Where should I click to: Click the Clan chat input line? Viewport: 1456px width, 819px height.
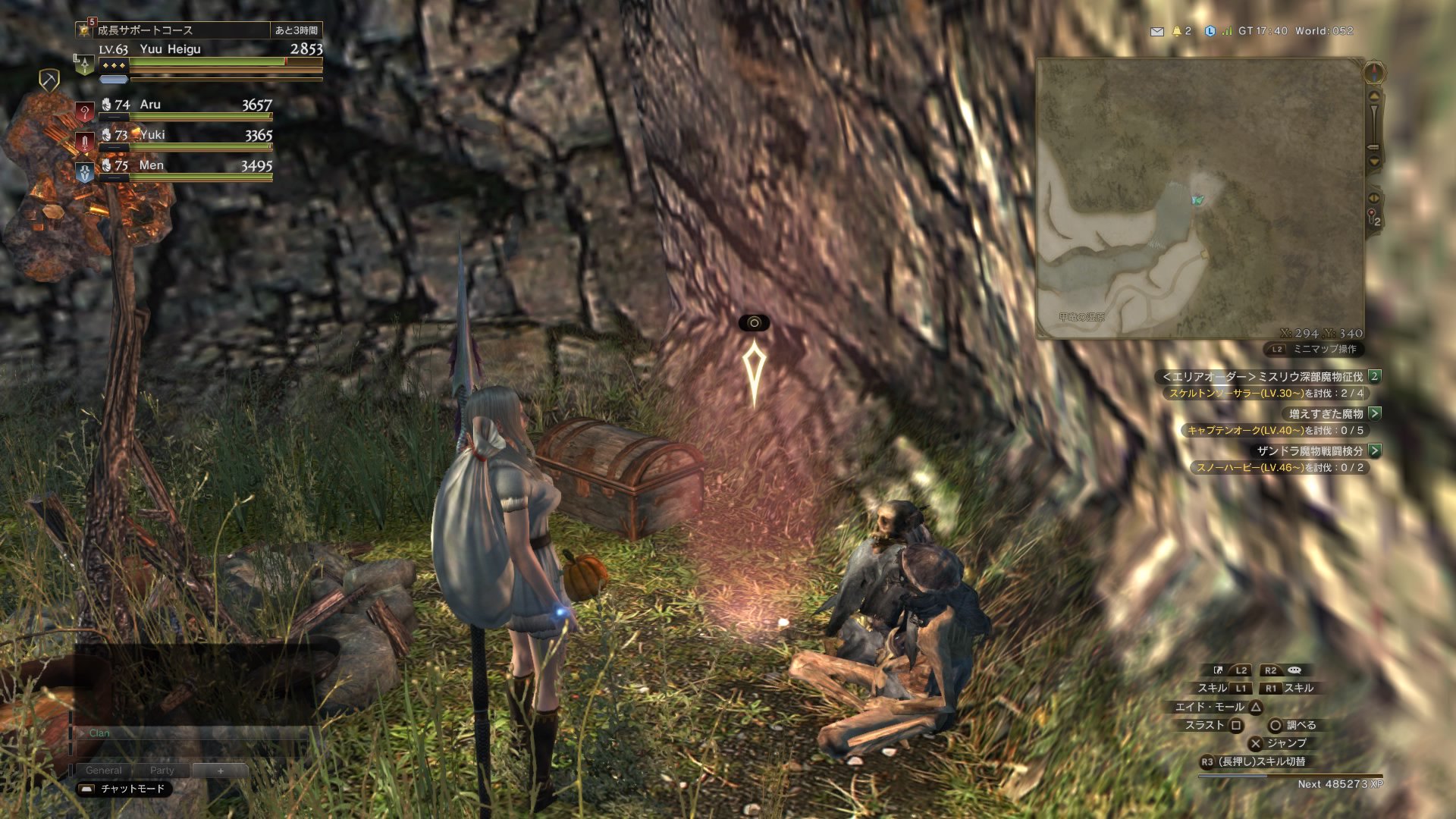pyautogui.click(x=190, y=733)
